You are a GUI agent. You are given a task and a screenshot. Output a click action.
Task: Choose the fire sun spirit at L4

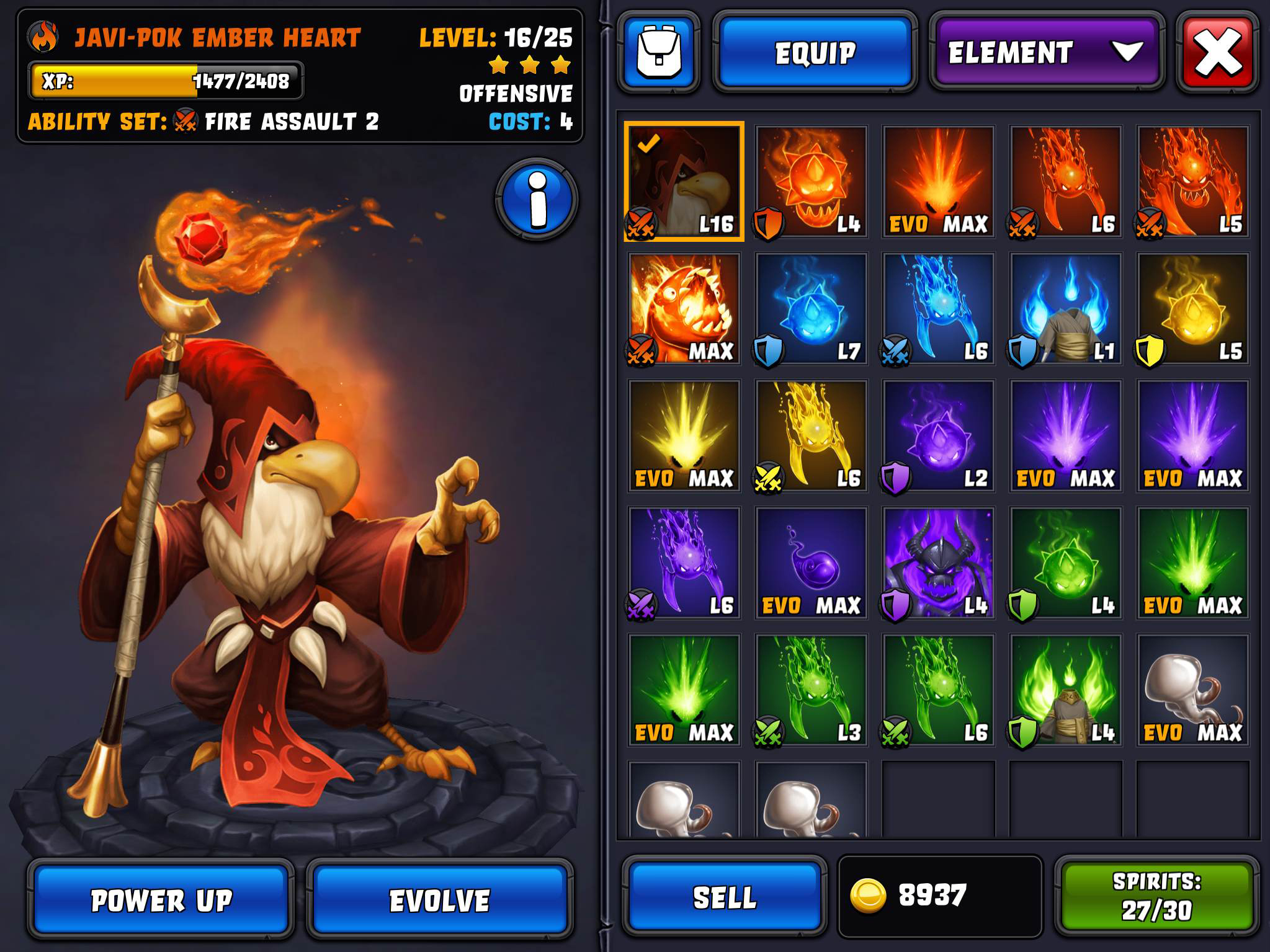click(x=811, y=181)
